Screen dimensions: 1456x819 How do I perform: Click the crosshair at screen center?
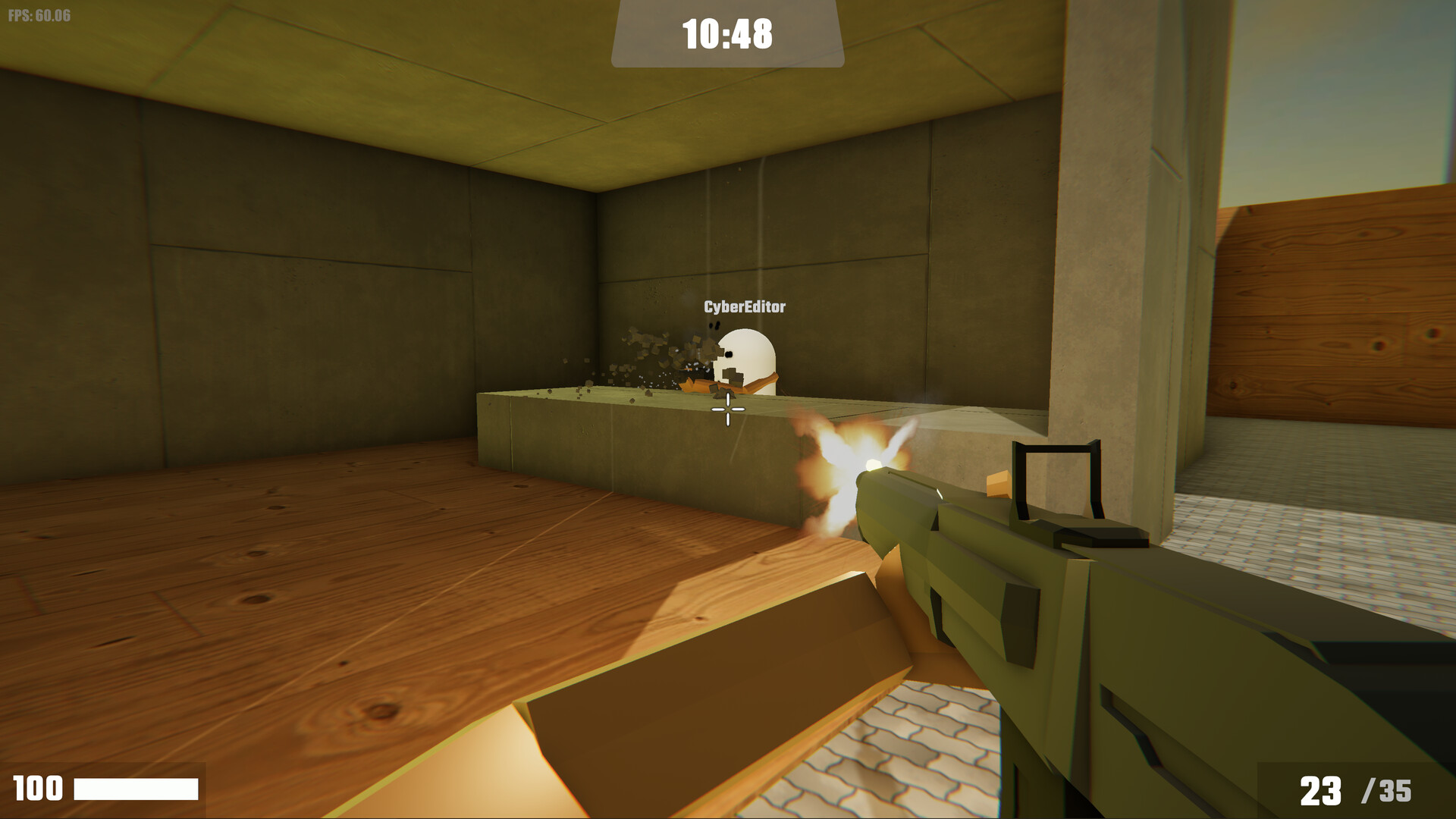click(726, 409)
